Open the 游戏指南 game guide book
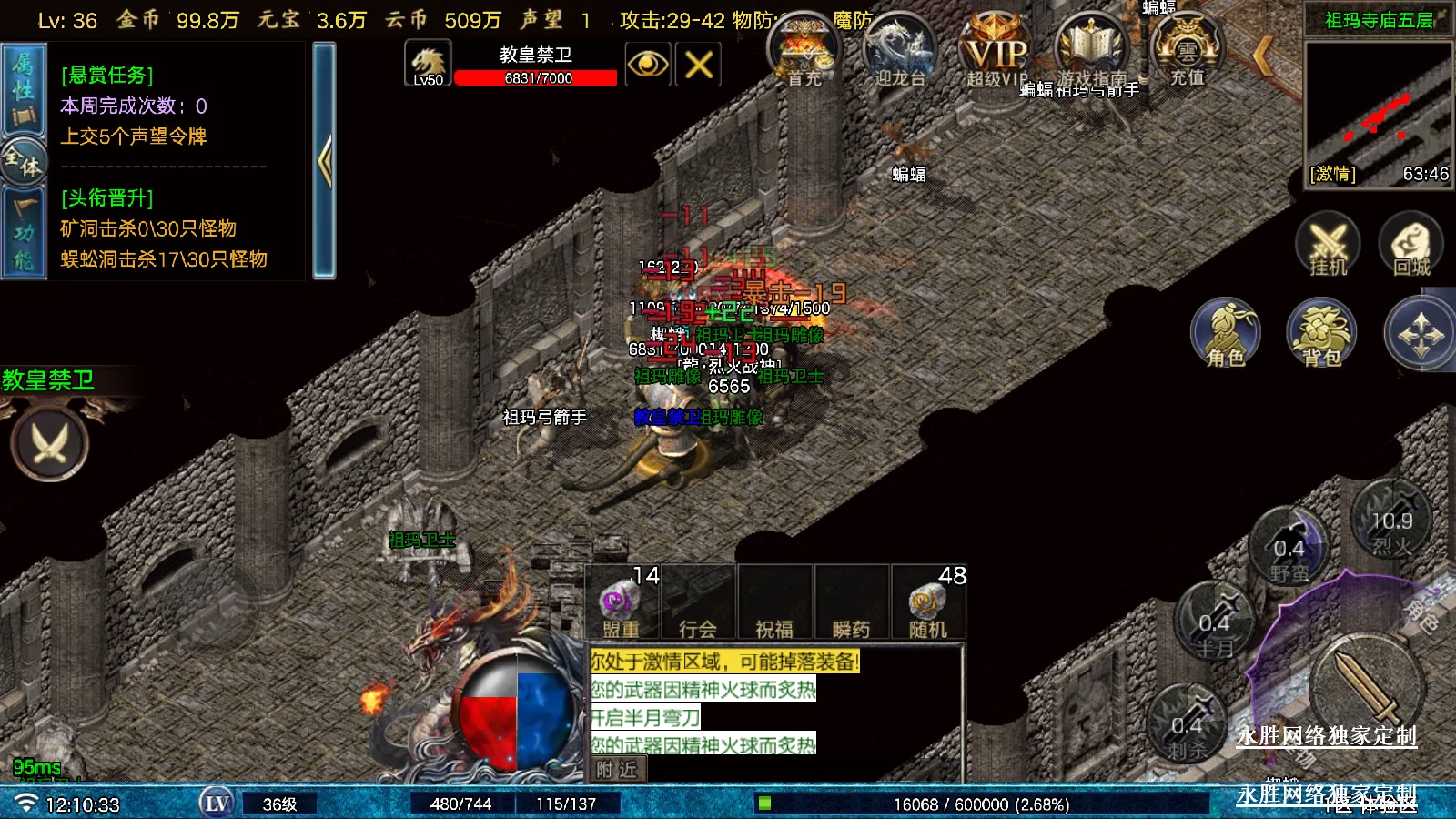 pos(1091,50)
